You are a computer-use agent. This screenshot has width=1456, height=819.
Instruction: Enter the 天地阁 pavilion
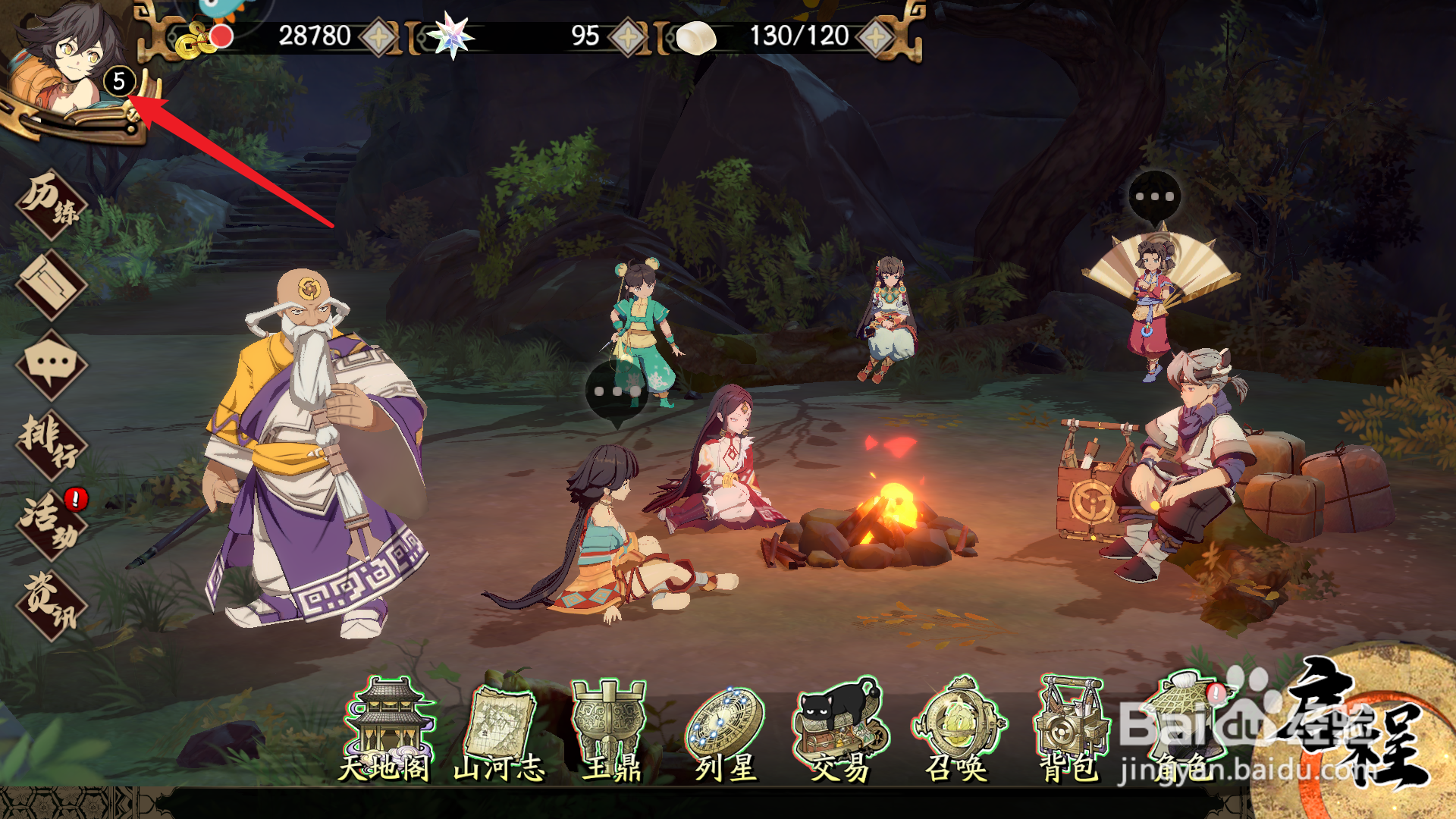point(387,730)
